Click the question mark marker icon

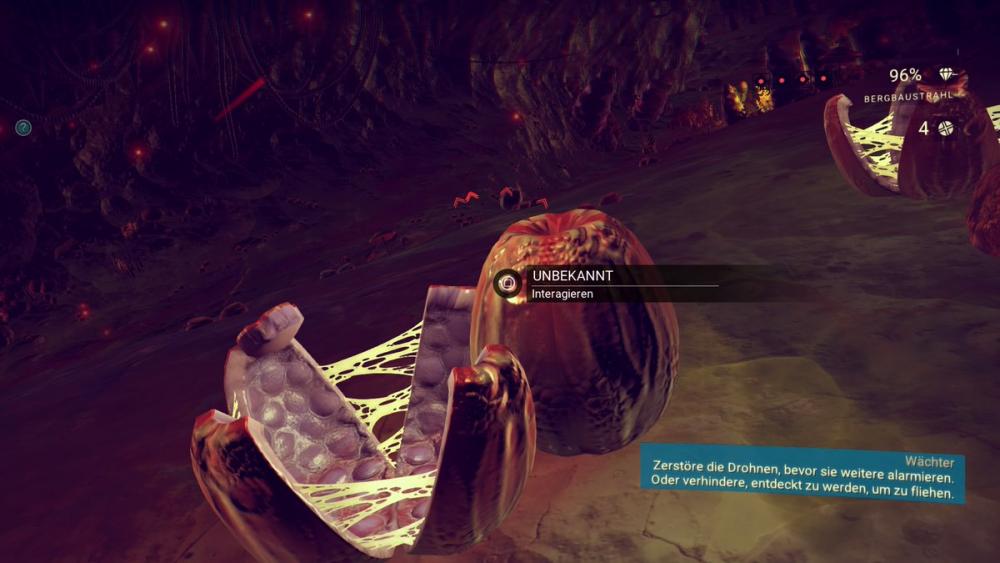pos(23,128)
